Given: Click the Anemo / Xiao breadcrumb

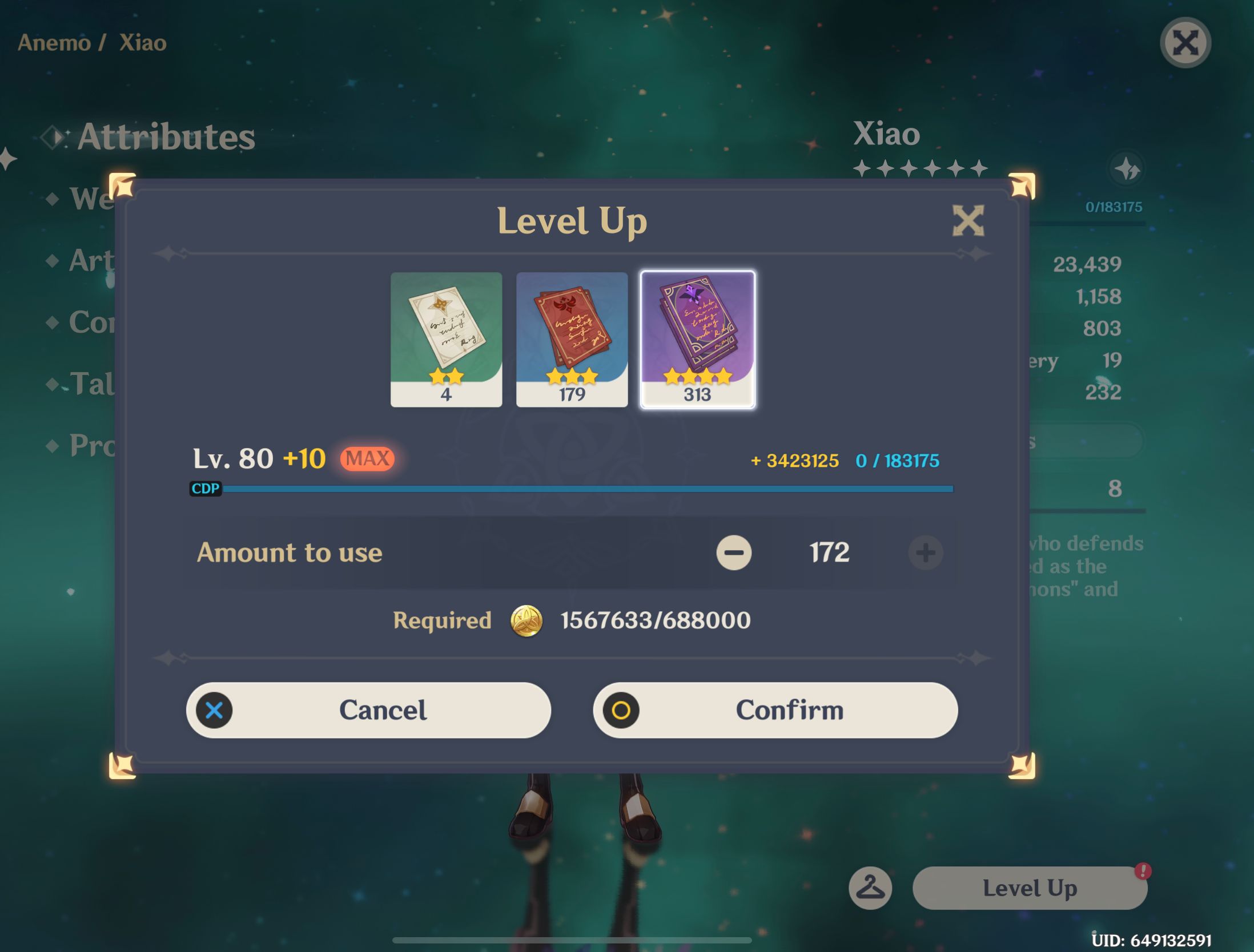Looking at the screenshot, I should click(x=91, y=42).
